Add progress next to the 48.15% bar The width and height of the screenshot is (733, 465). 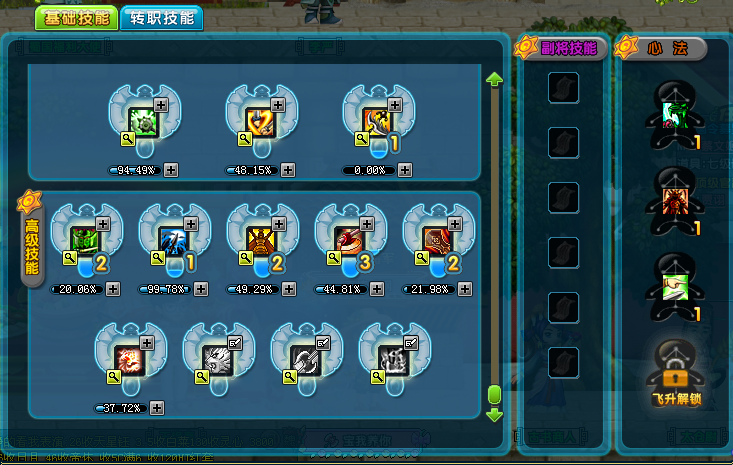click(x=289, y=170)
